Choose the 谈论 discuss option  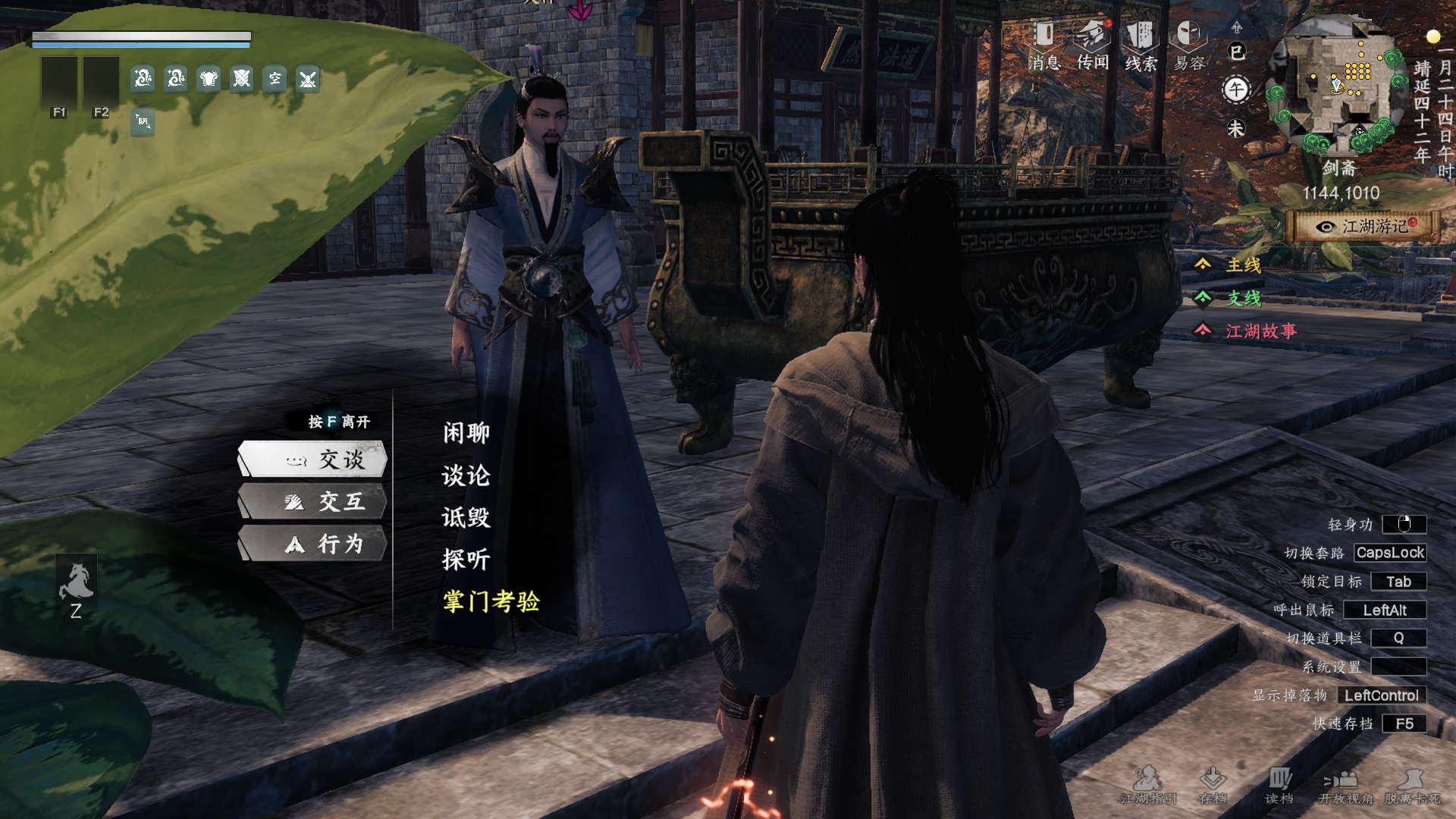point(466,475)
